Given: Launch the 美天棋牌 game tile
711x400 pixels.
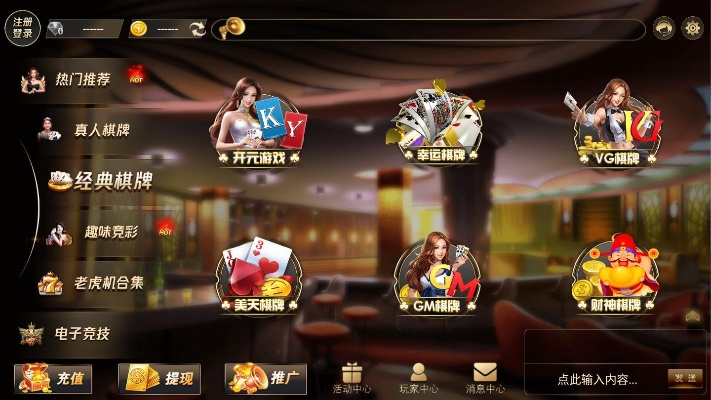Looking at the screenshot, I should 259,275.
